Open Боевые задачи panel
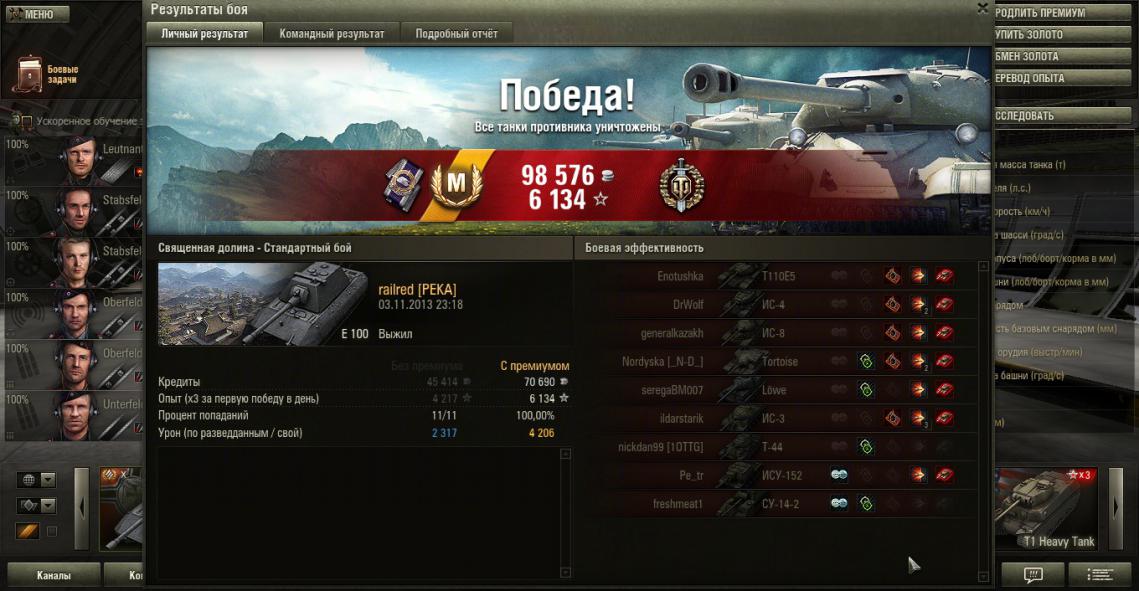 coord(45,75)
